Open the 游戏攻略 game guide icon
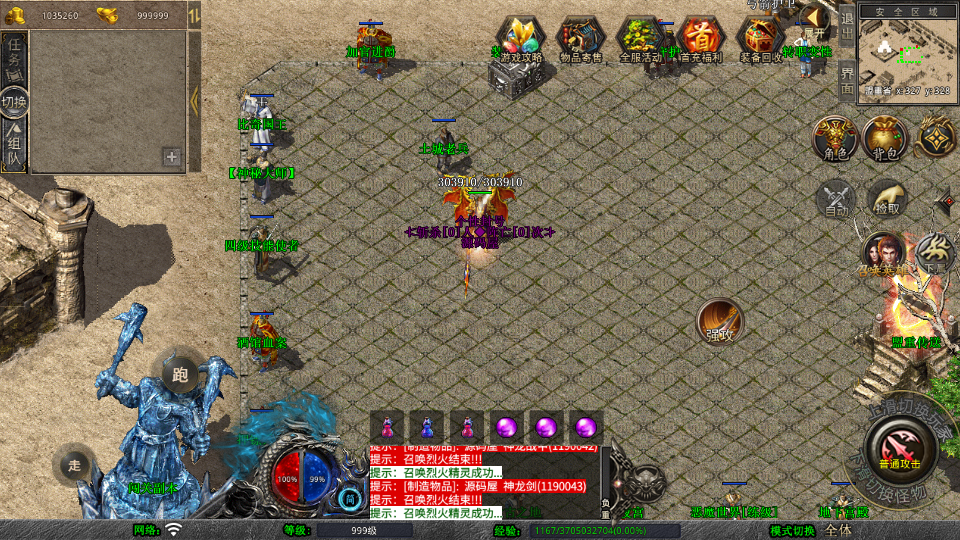Image resolution: width=960 pixels, height=540 pixels. tap(521, 40)
